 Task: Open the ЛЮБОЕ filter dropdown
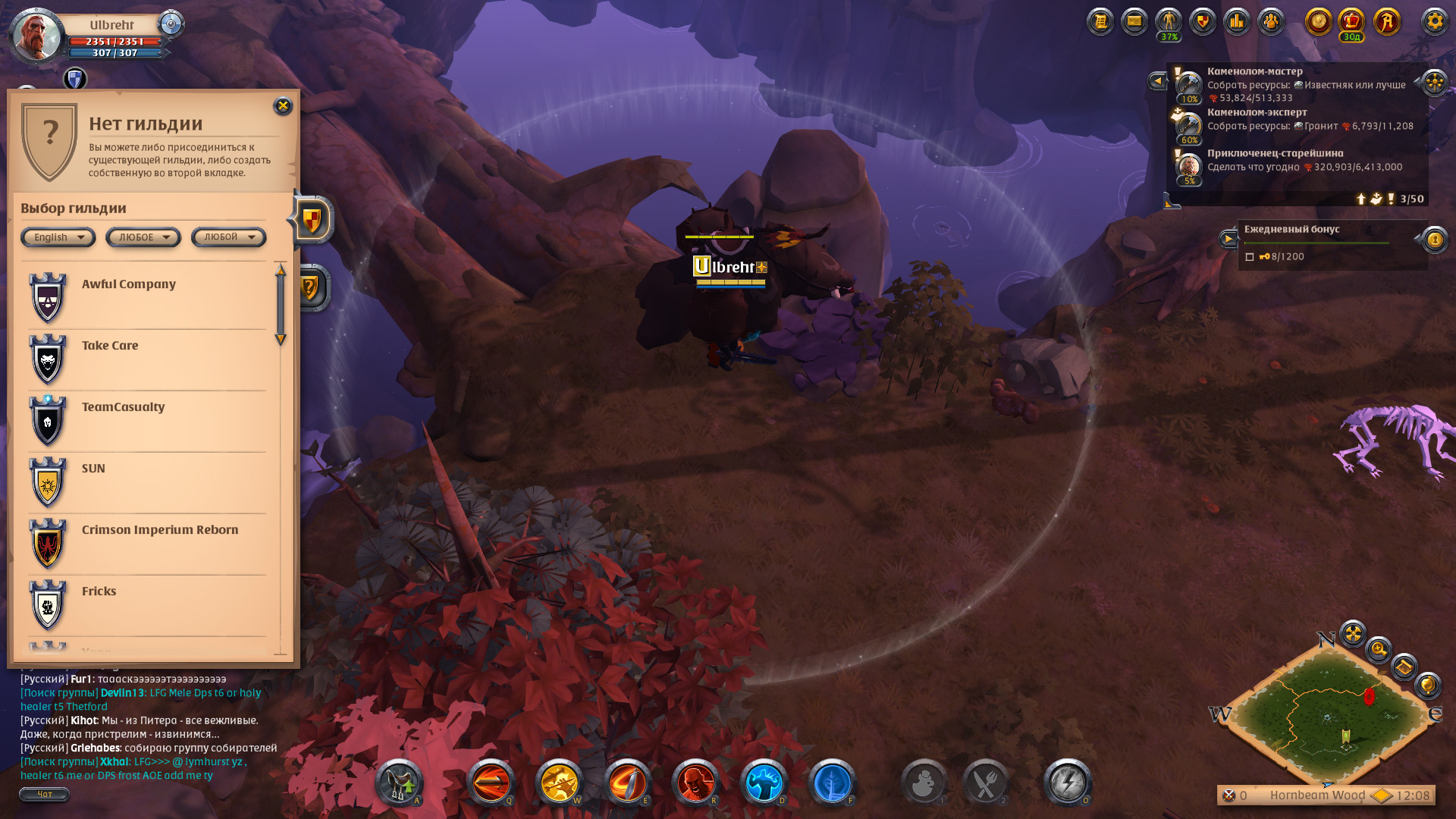pyautogui.click(x=143, y=237)
